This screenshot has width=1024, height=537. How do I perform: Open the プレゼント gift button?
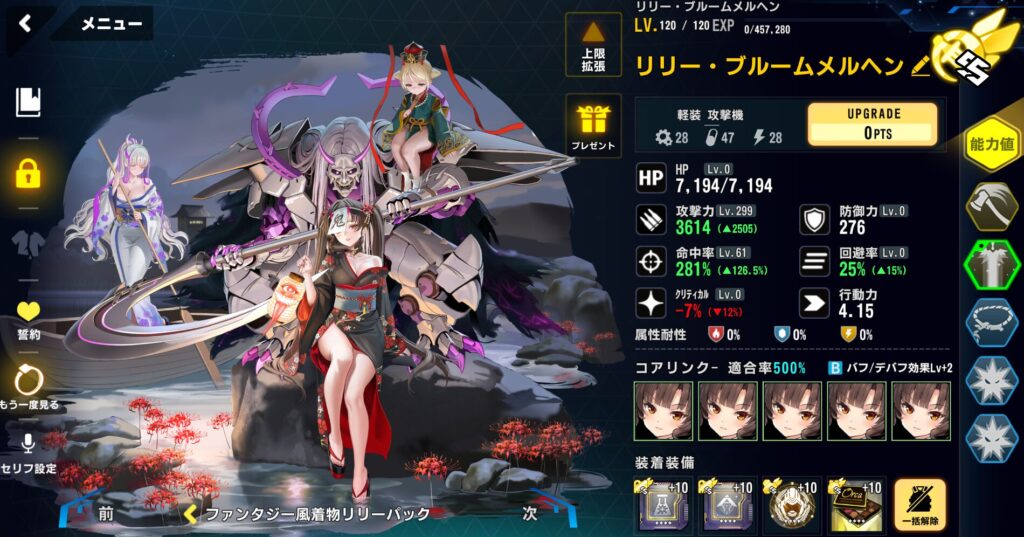pos(593,125)
